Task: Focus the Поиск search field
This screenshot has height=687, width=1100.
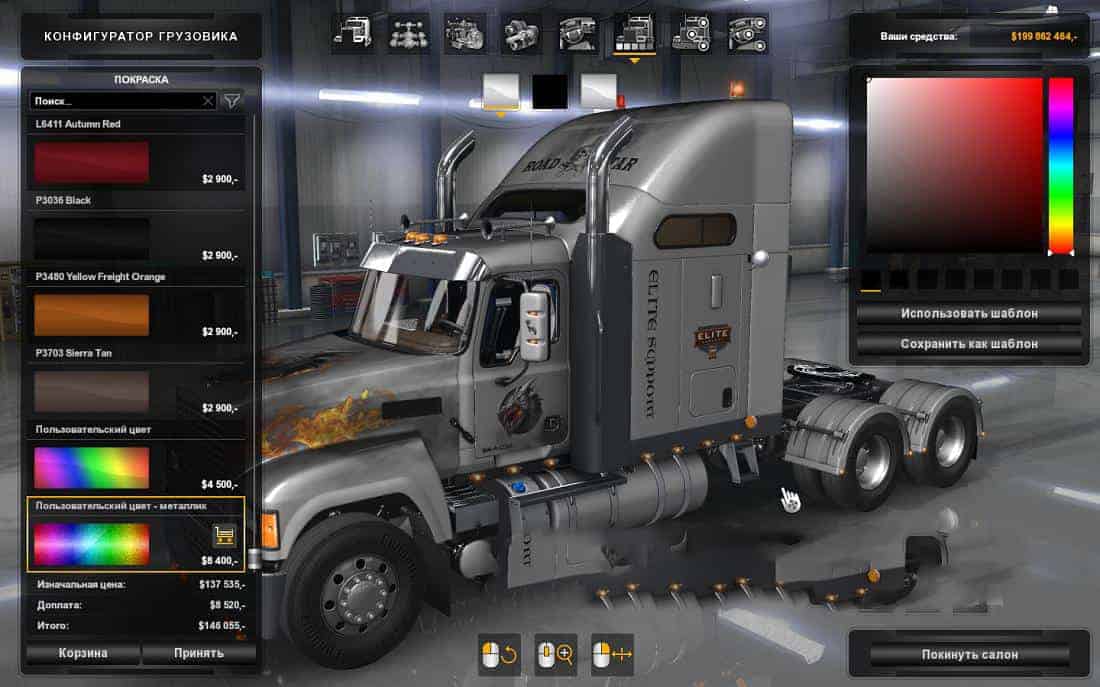Action: coord(115,101)
